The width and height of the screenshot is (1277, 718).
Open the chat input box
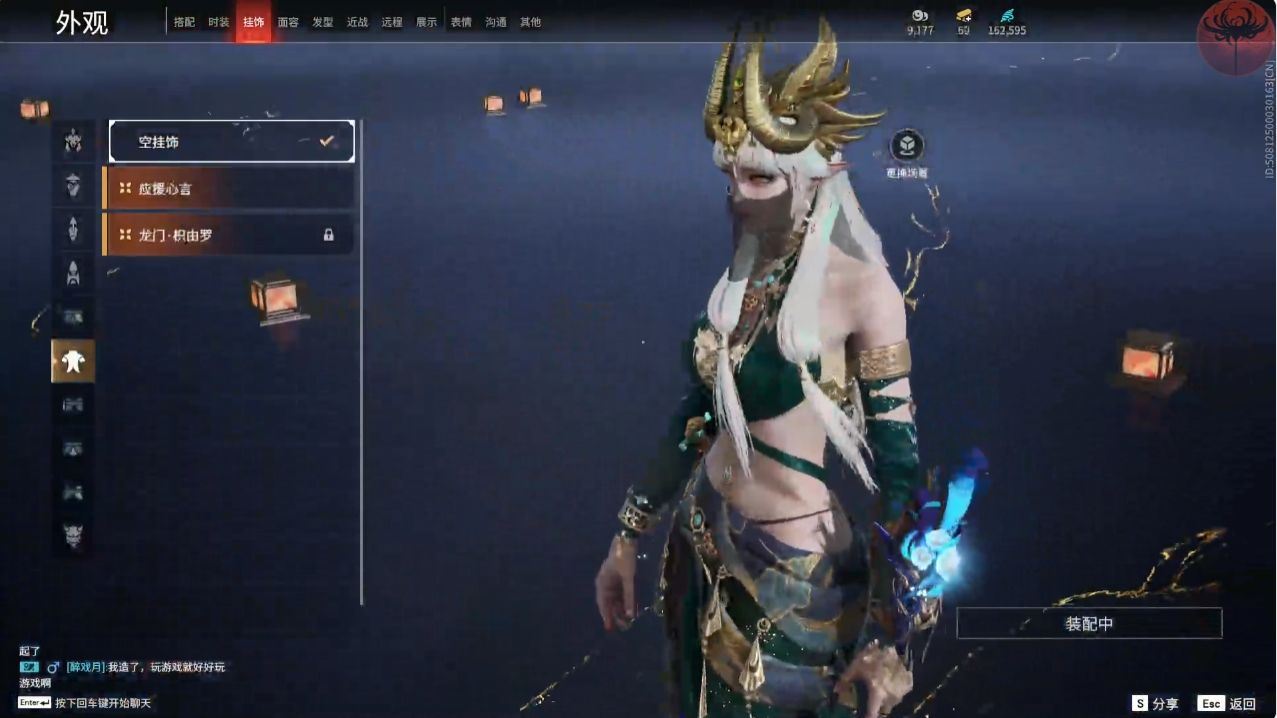pyautogui.click(x=100, y=703)
